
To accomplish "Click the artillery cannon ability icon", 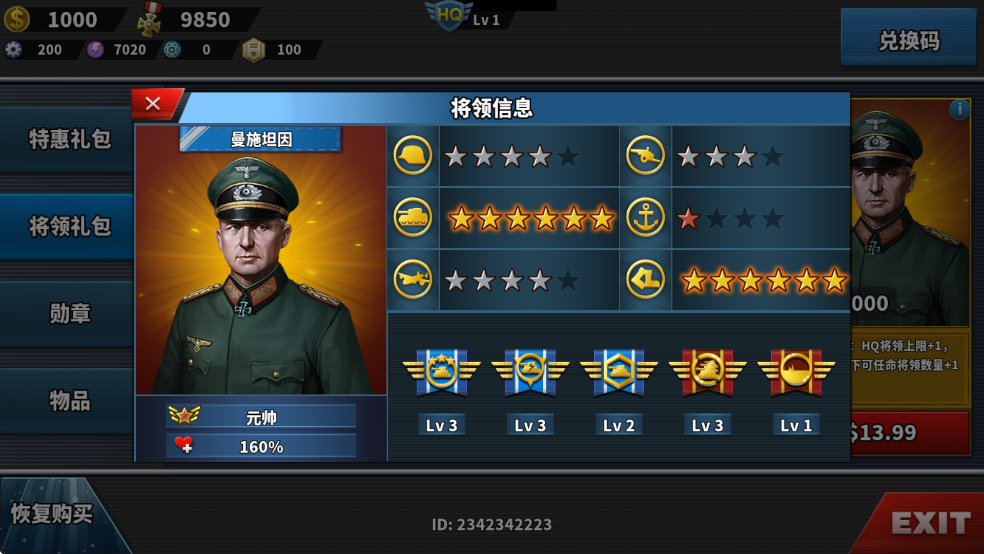I will [x=645, y=156].
